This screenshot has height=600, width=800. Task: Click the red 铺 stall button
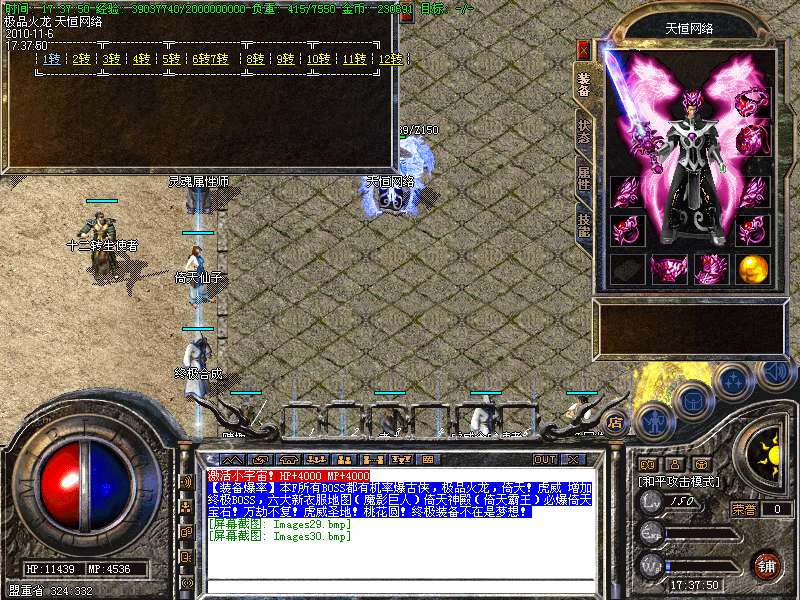coord(768,566)
